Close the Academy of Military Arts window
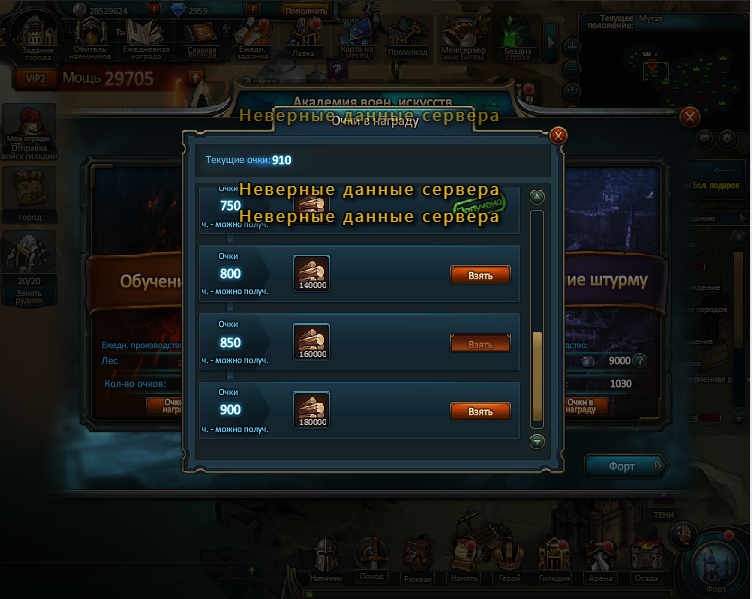This screenshot has height=599, width=752. (689, 116)
